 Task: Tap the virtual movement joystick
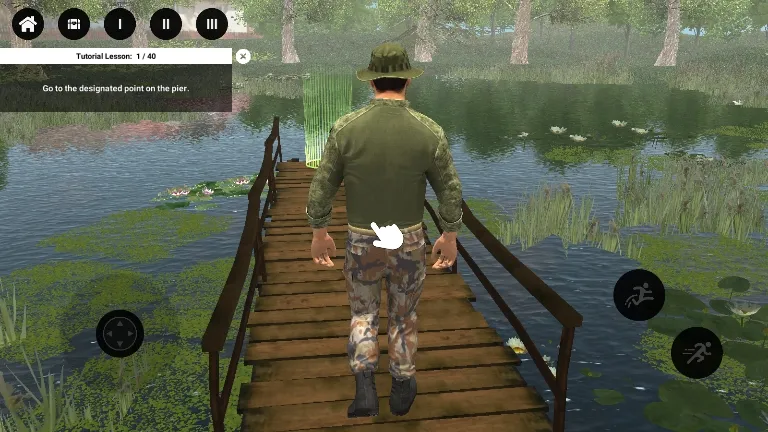(x=120, y=333)
